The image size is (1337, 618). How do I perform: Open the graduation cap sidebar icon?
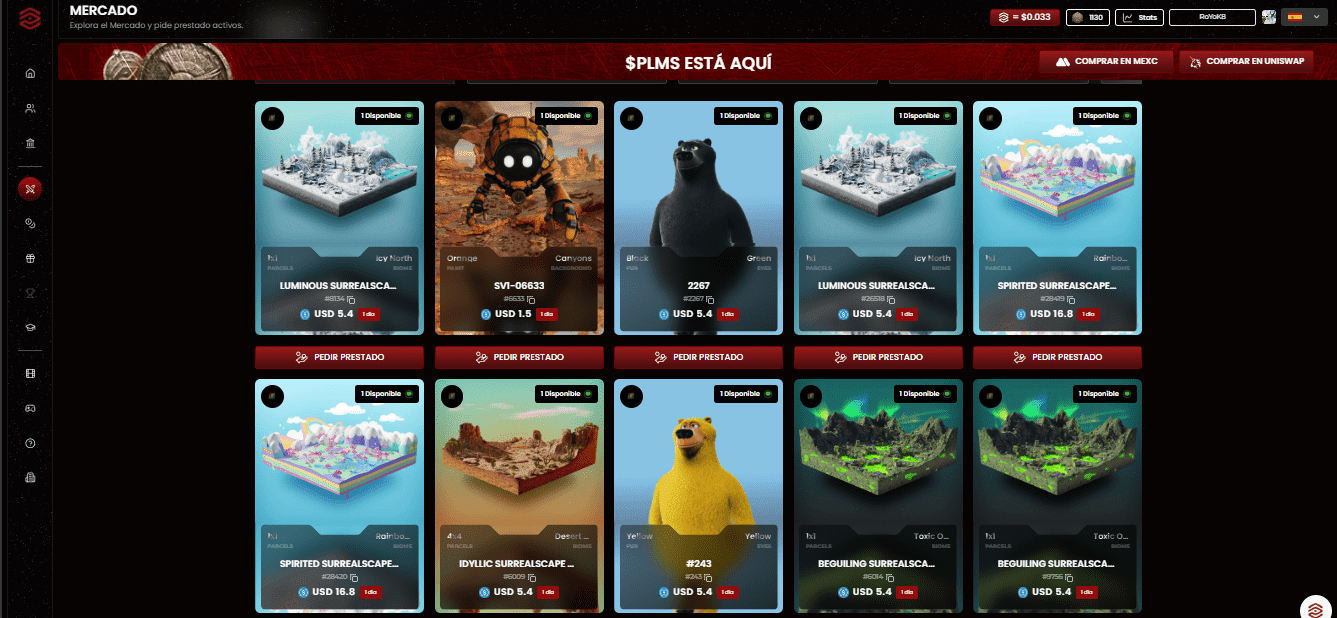30,328
